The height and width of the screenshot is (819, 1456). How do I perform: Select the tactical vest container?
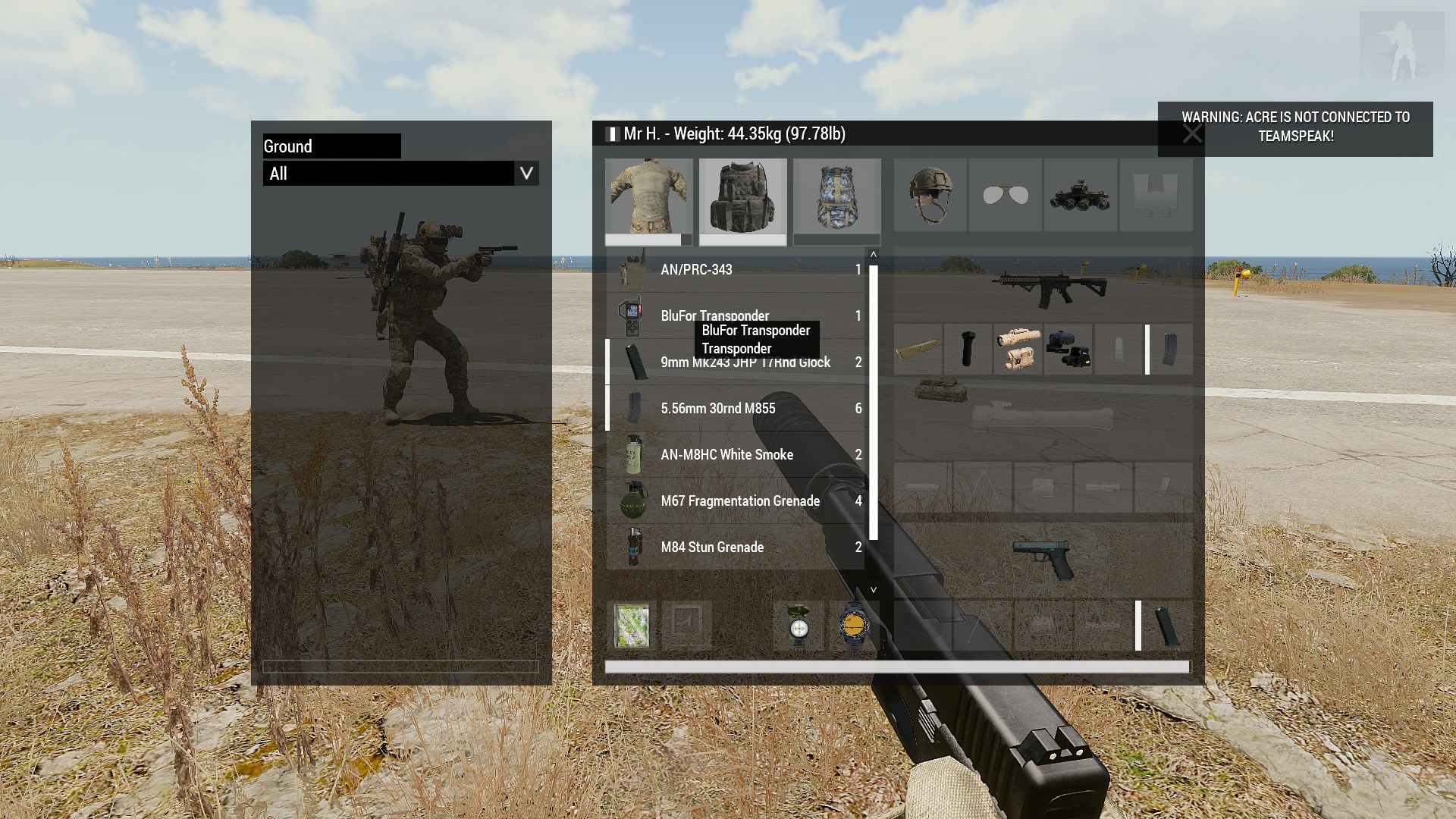coord(742,197)
